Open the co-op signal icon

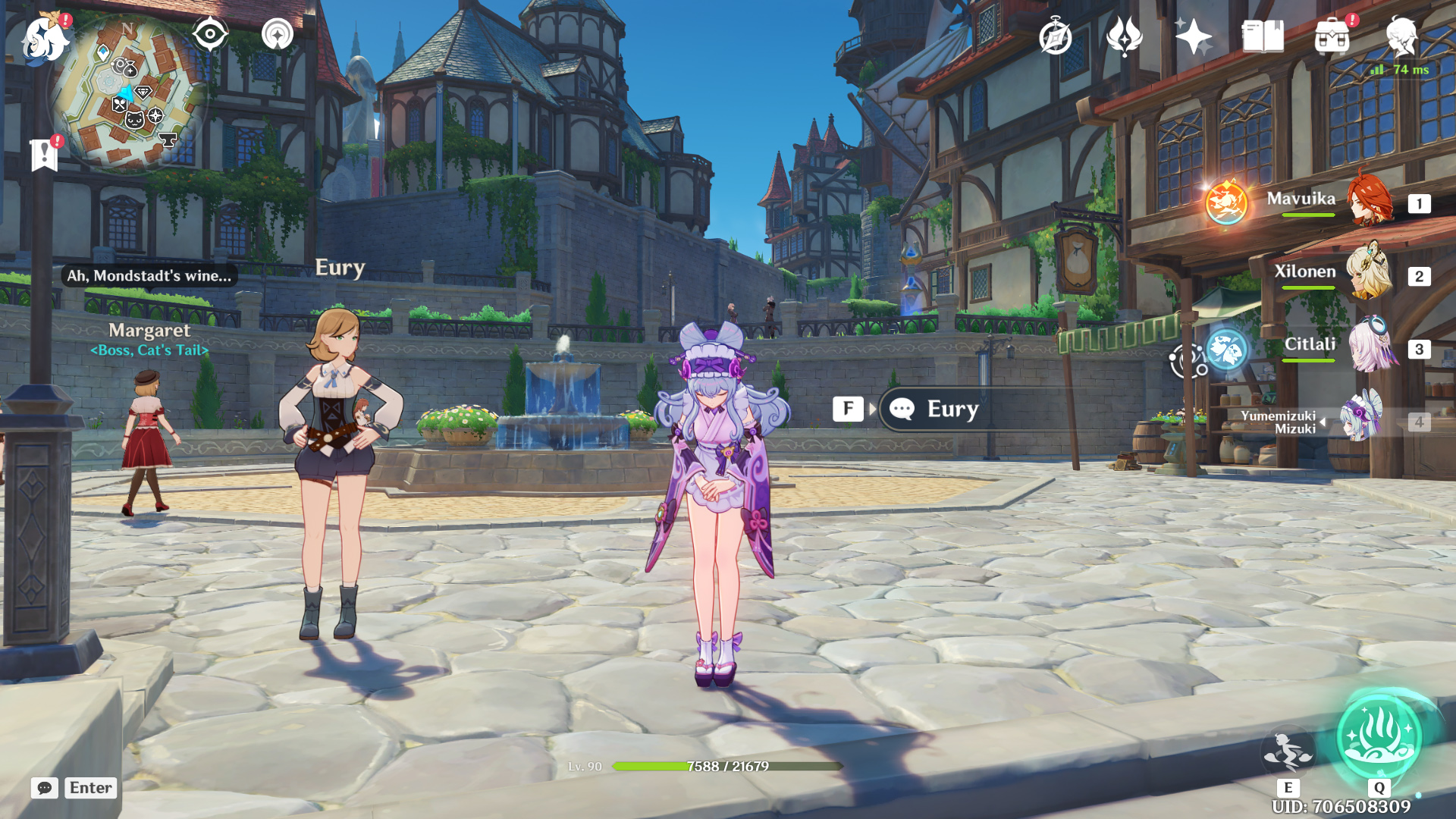[278, 34]
